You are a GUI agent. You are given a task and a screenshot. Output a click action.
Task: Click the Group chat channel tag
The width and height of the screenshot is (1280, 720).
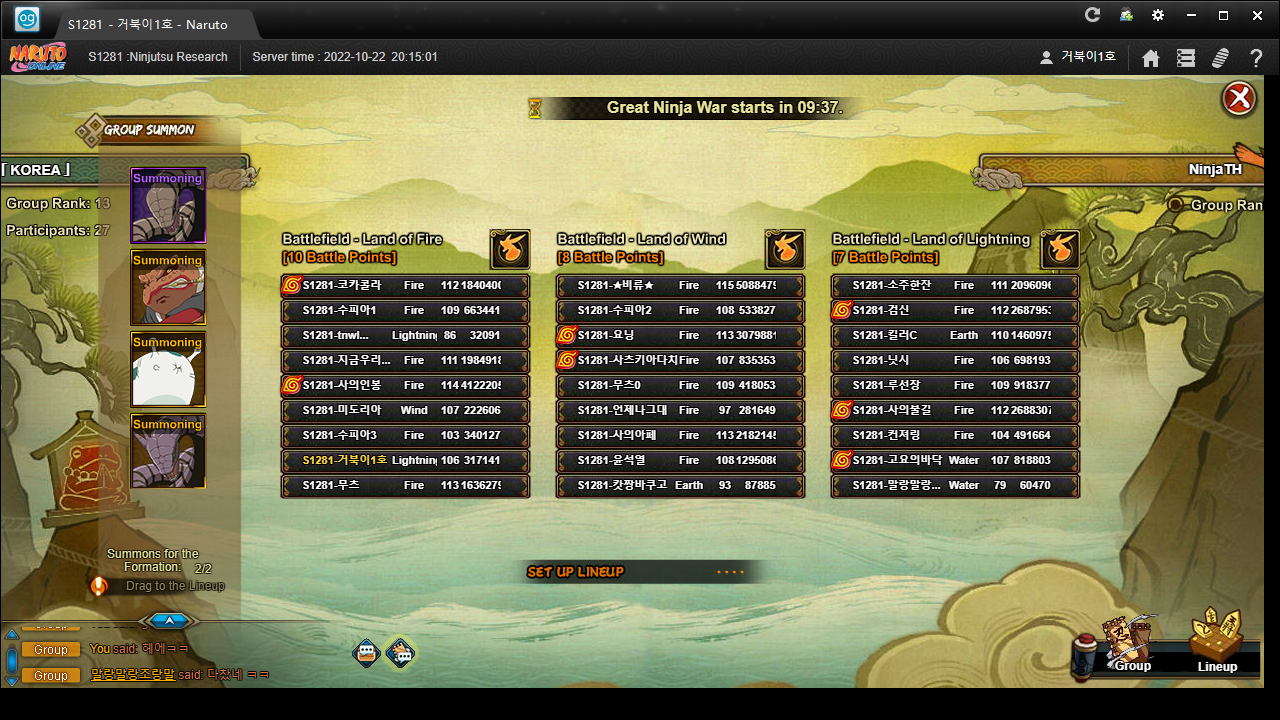[51, 649]
